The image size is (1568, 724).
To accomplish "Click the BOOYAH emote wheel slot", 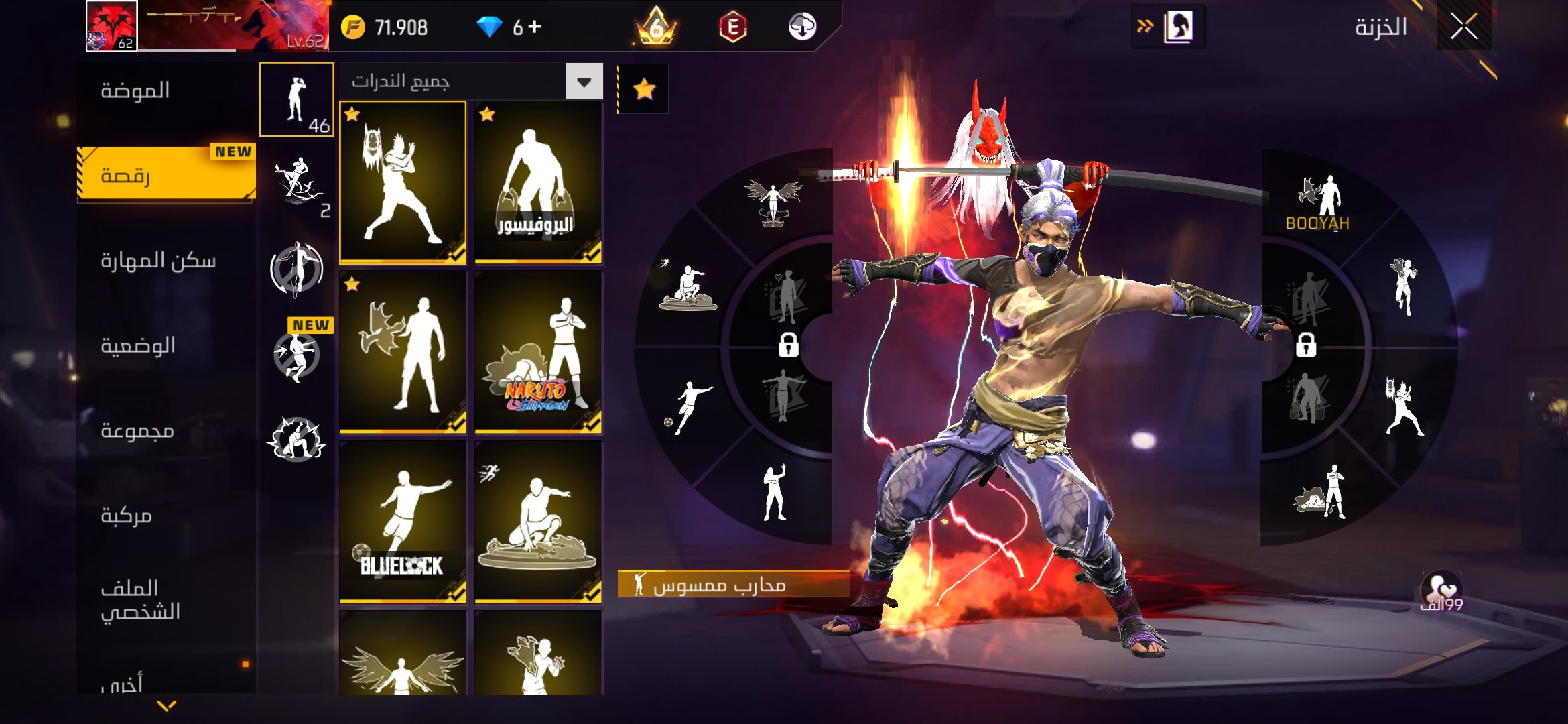I will [1317, 201].
